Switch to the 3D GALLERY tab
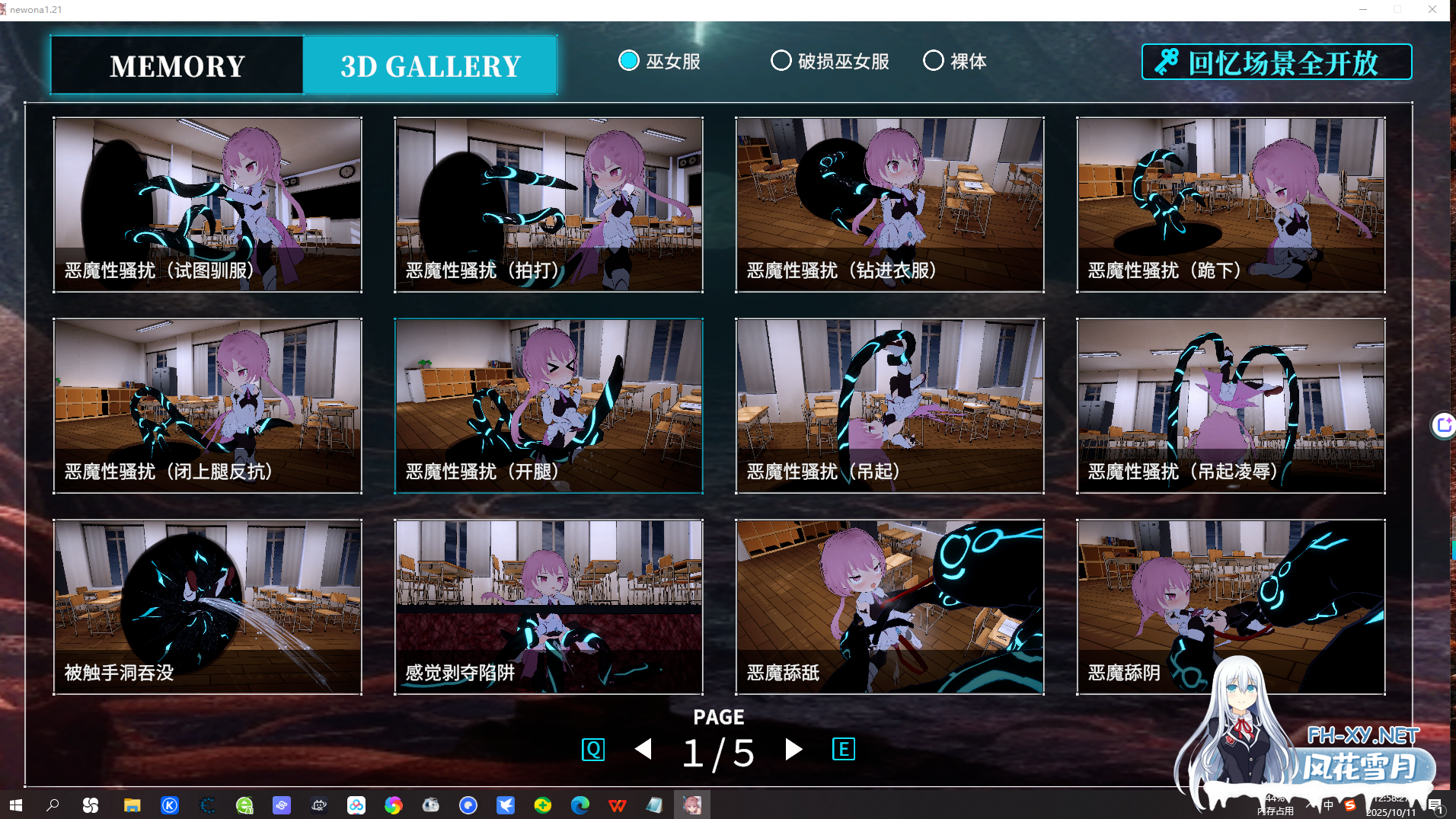1456x819 pixels. 430,66
